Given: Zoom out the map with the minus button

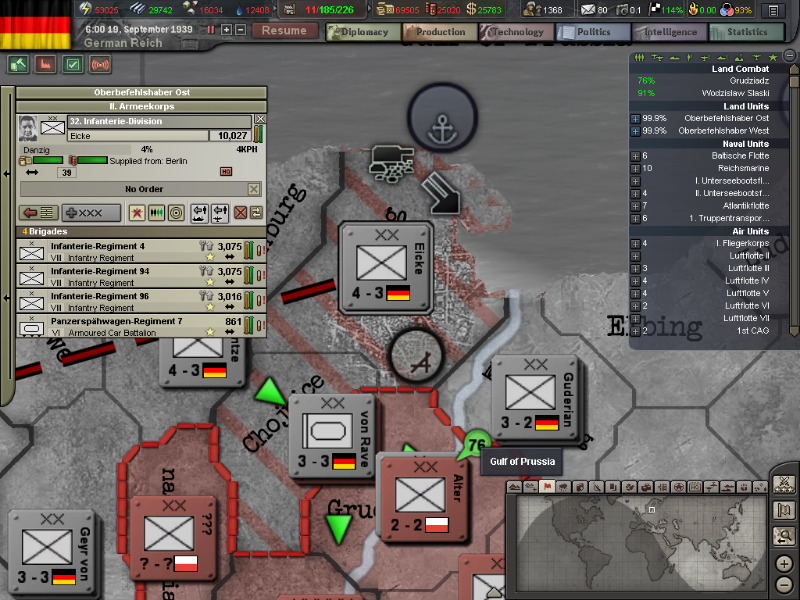Looking at the screenshot, I should click(x=784, y=583).
